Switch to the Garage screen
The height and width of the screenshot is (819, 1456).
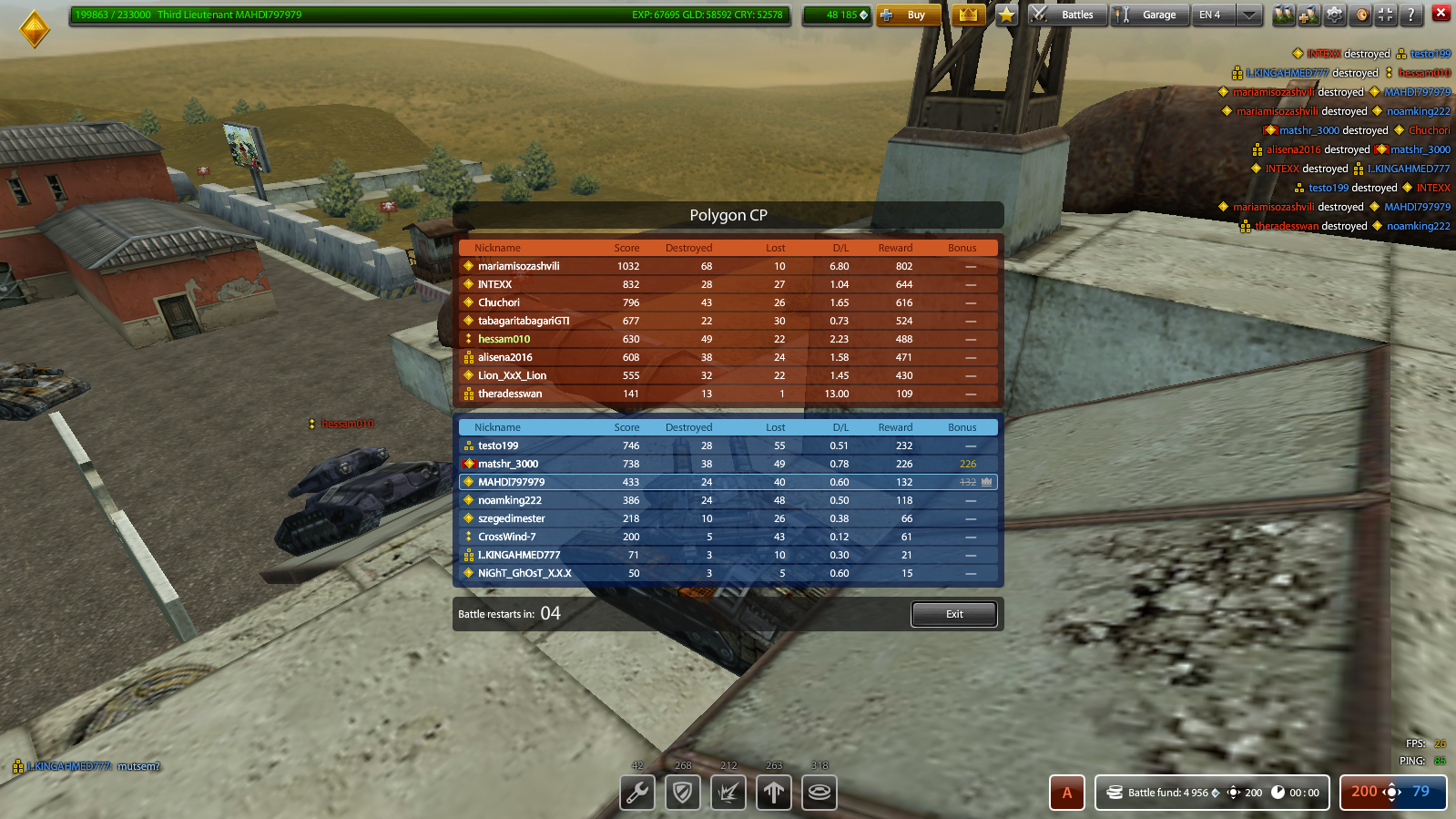(x=1149, y=15)
